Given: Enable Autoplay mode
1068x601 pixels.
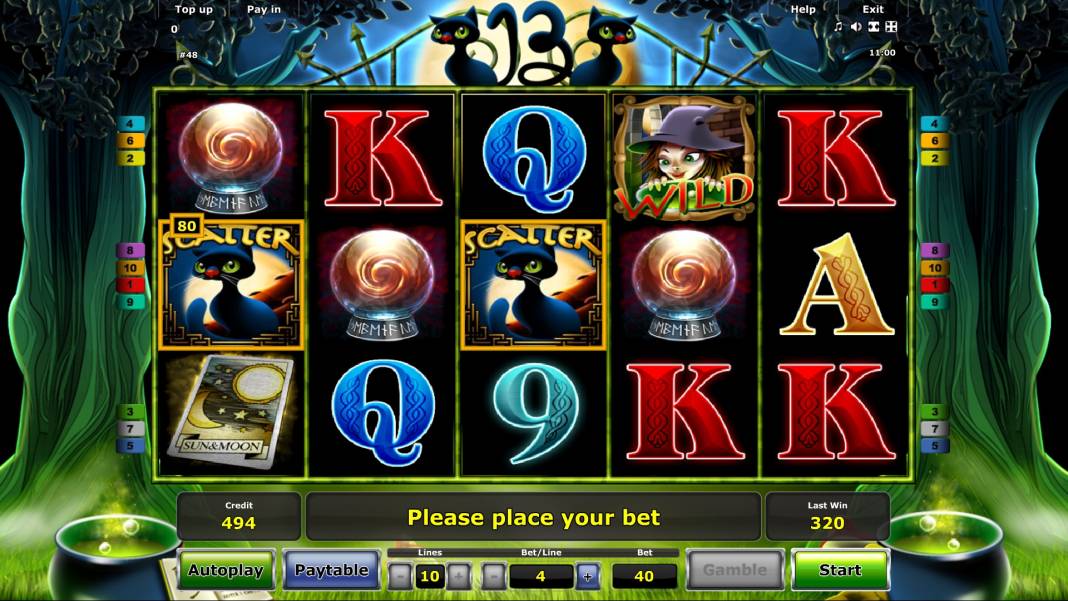Looking at the screenshot, I should (226, 570).
